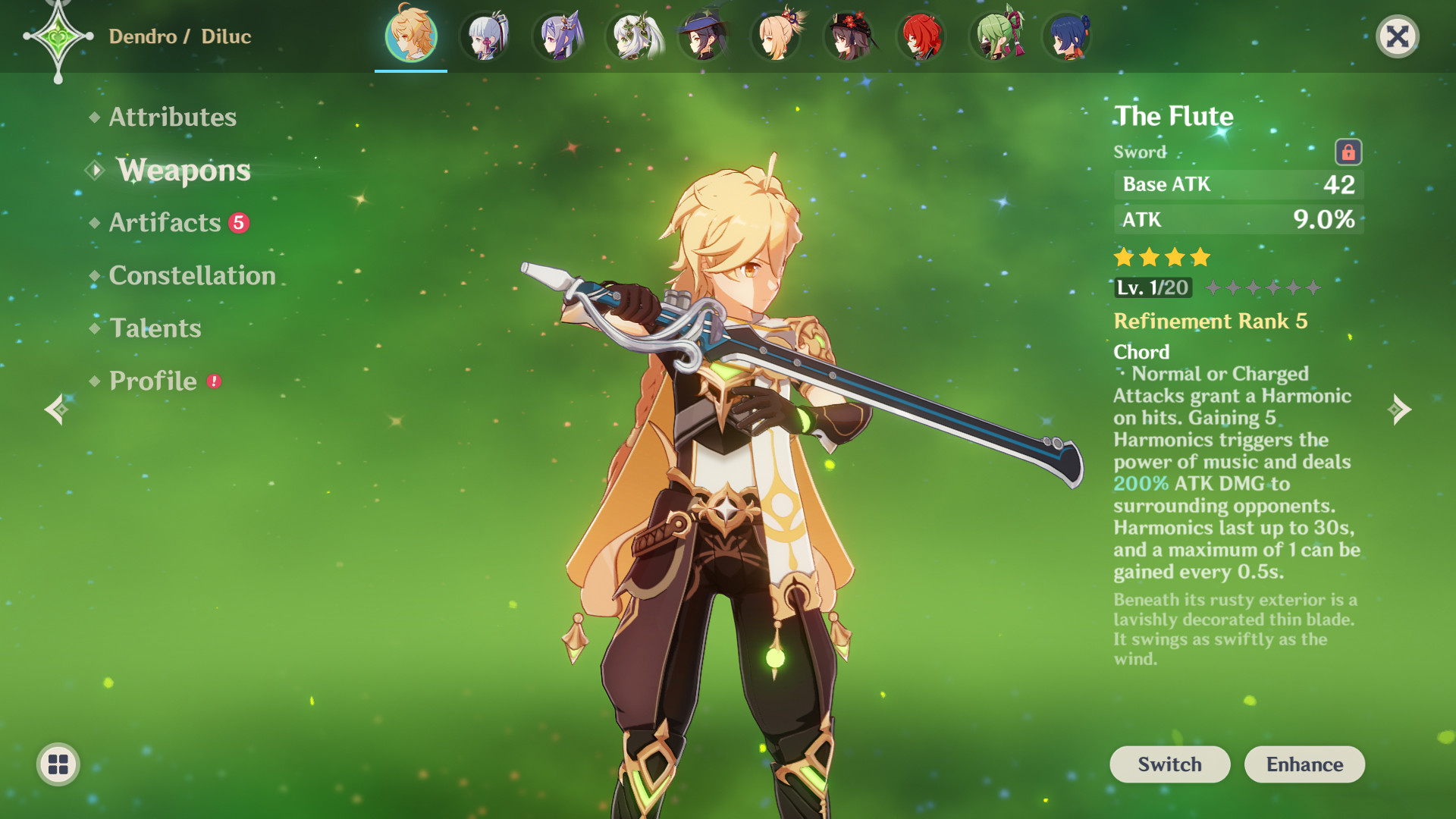The width and height of the screenshot is (1456, 819).
Task: Expand the next character with right arrow
Action: coord(1401,409)
